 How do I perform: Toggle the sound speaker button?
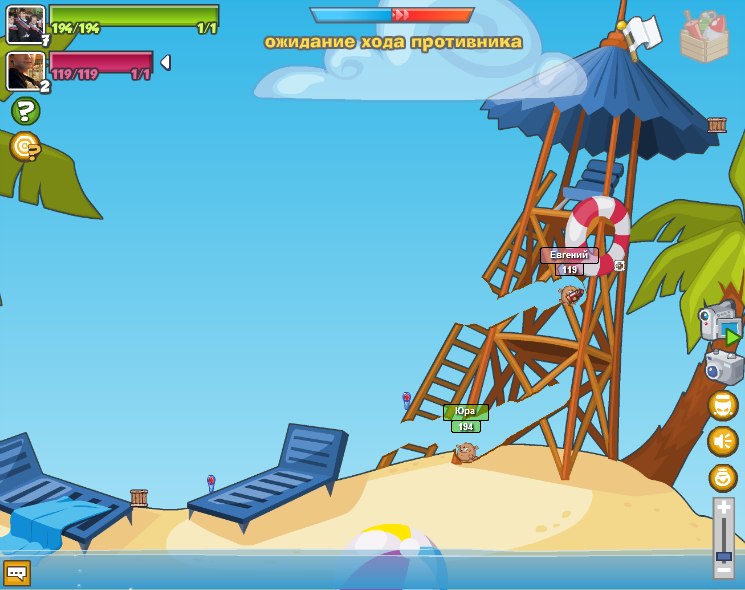click(722, 441)
